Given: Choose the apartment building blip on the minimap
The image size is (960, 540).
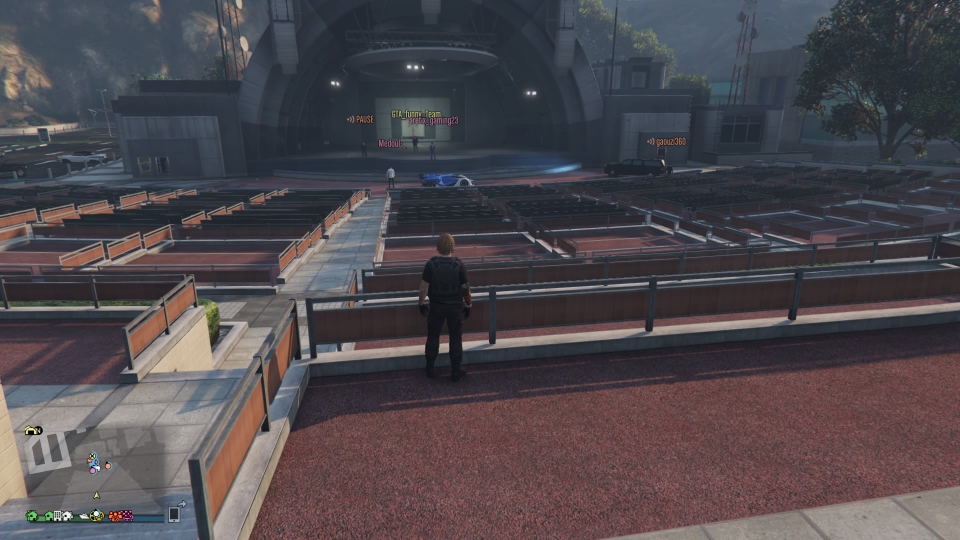Looking at the screenshot, I should click(x=57, y=516).
